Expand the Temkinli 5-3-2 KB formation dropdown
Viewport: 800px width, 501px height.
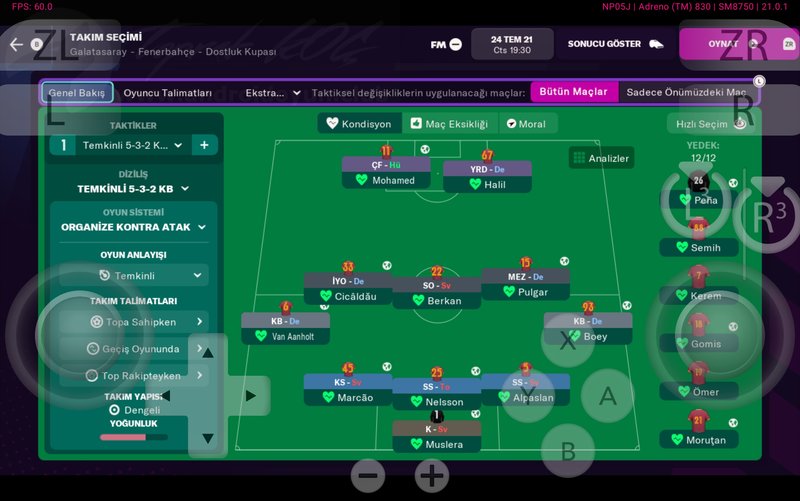(133, 188)
